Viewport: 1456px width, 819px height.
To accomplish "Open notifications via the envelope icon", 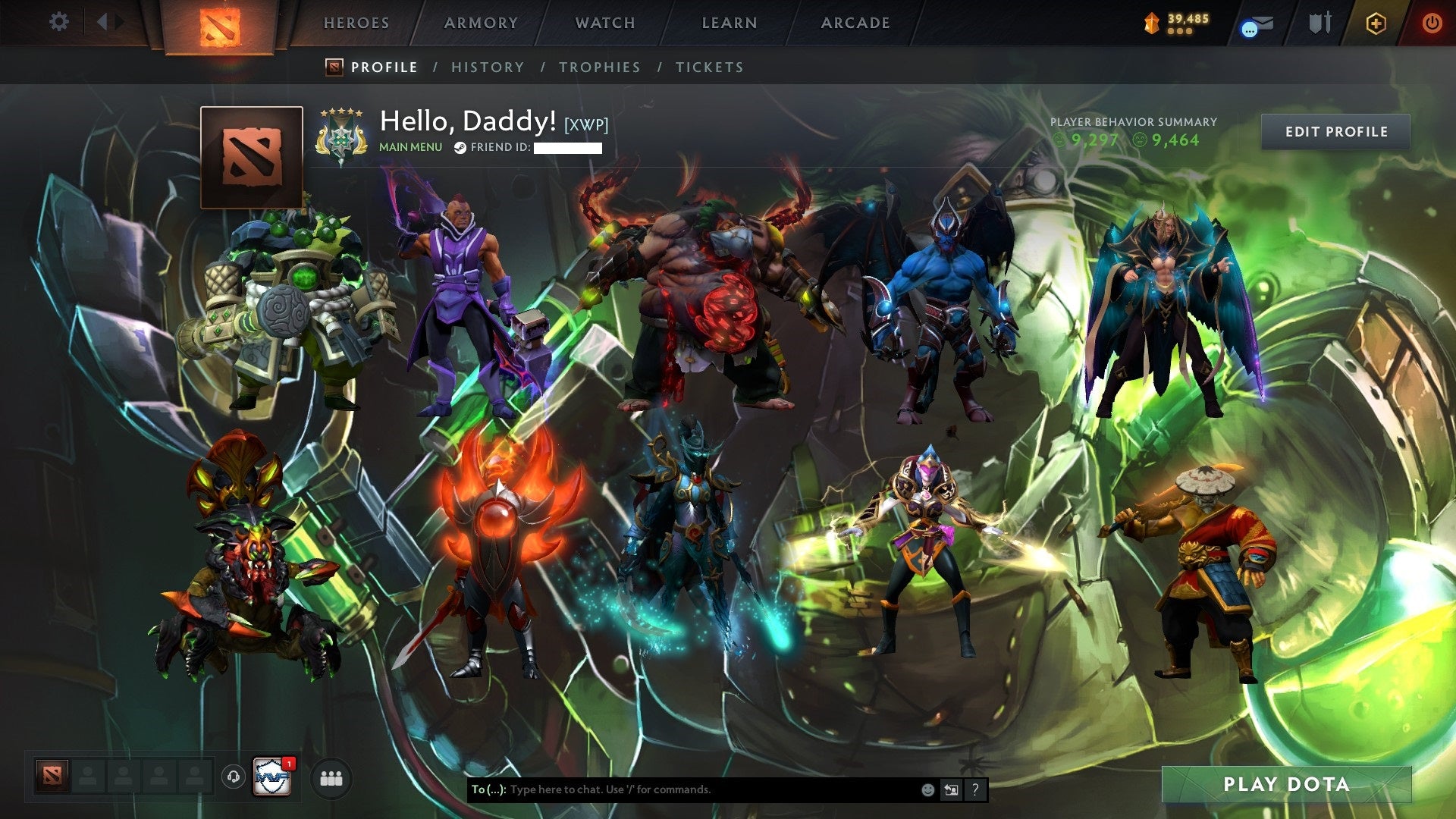I will tap(1255, 23).
